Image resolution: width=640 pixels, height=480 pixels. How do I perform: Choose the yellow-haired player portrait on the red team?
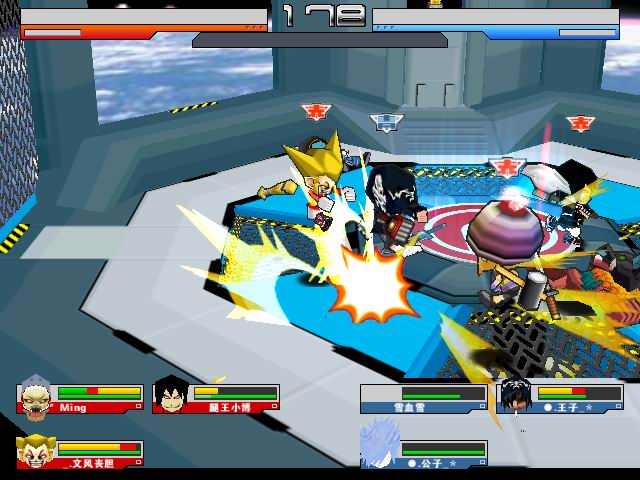36,452
